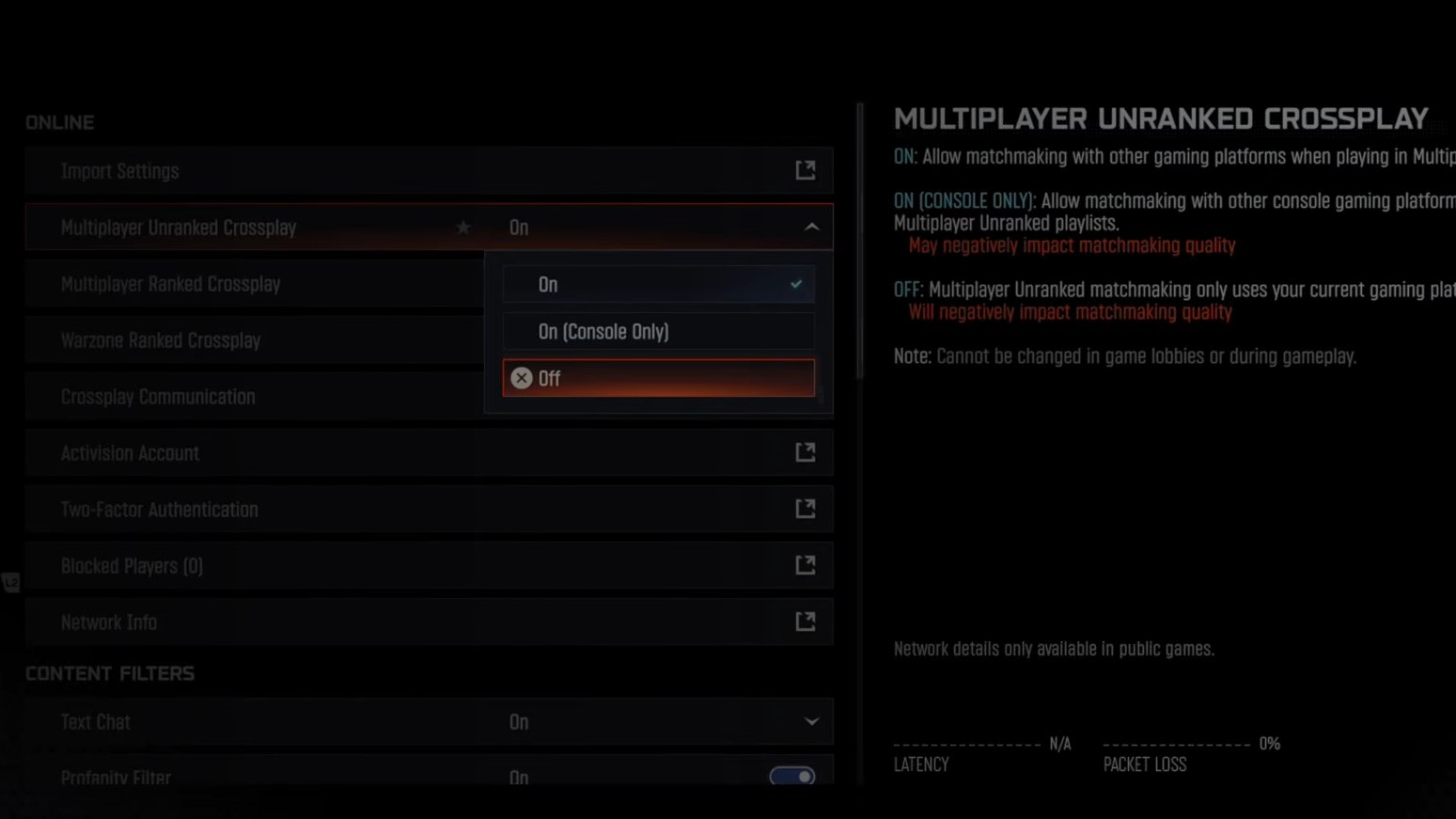
Task: Select the Multiplayer Ranked Crossplay row
Action: click(254, 284)
